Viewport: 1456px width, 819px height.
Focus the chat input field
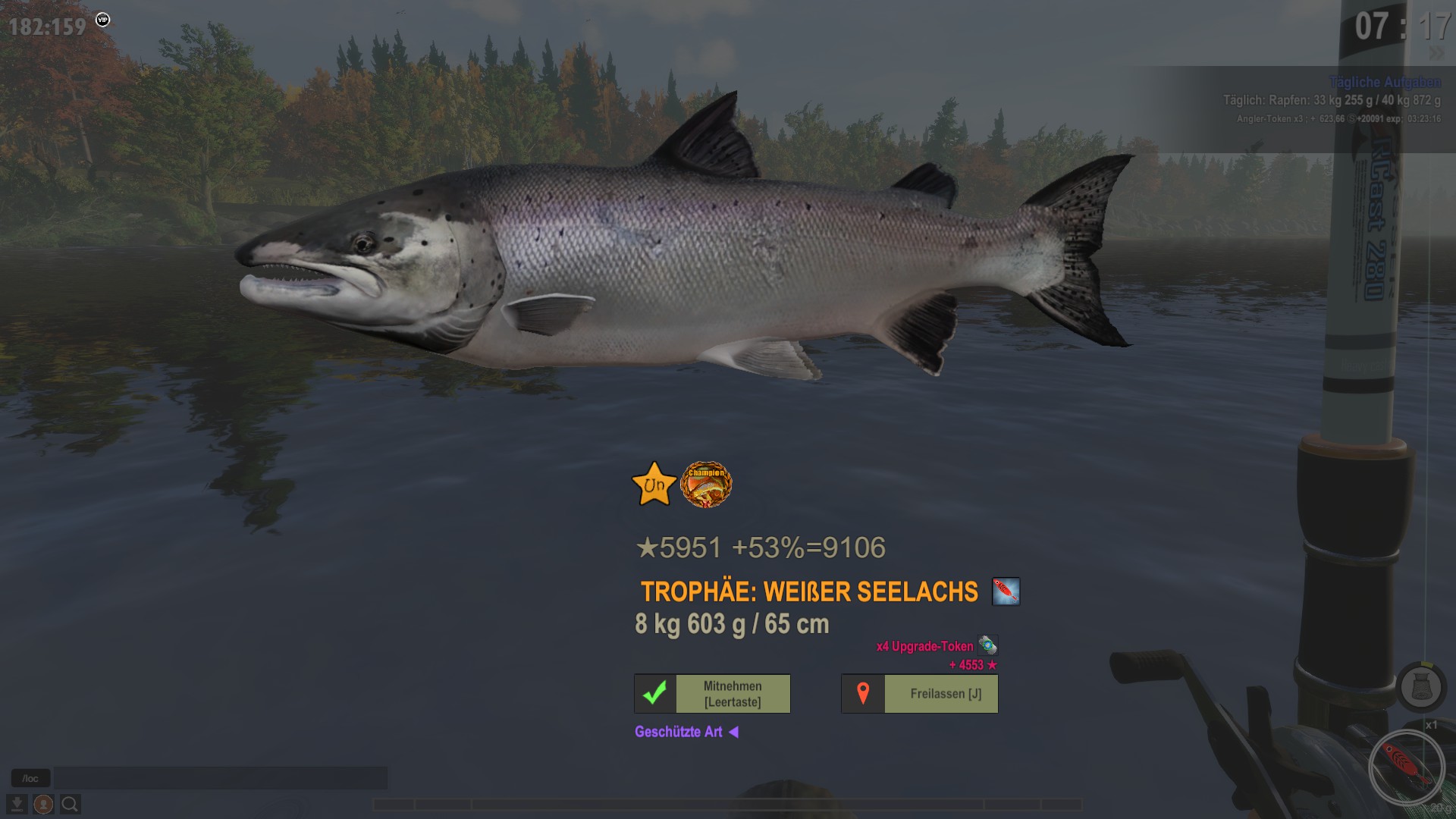click(x=220, y=778)
